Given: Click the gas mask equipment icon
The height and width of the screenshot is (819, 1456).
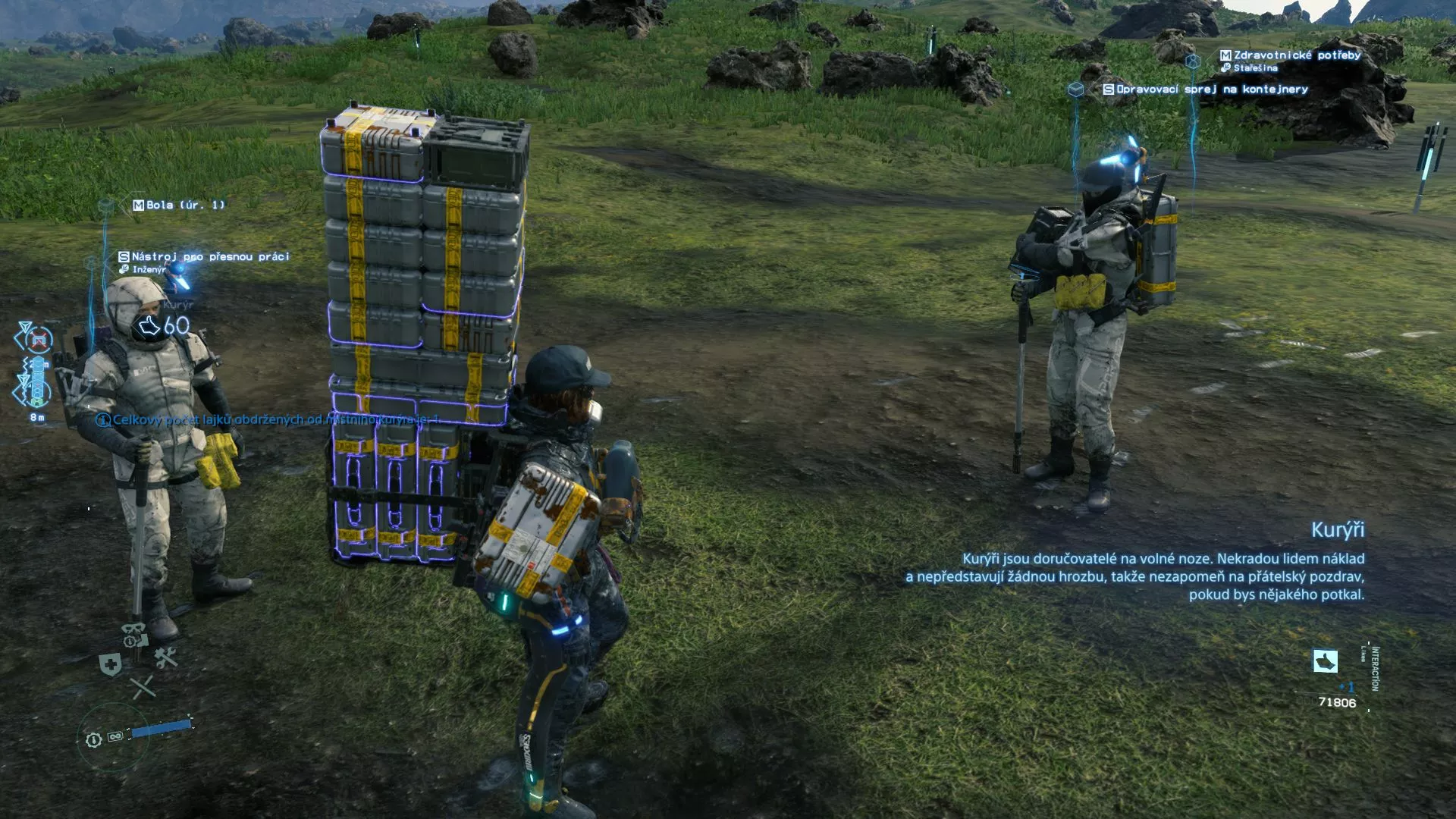Looking at the screenshot, I should (134, 634).
